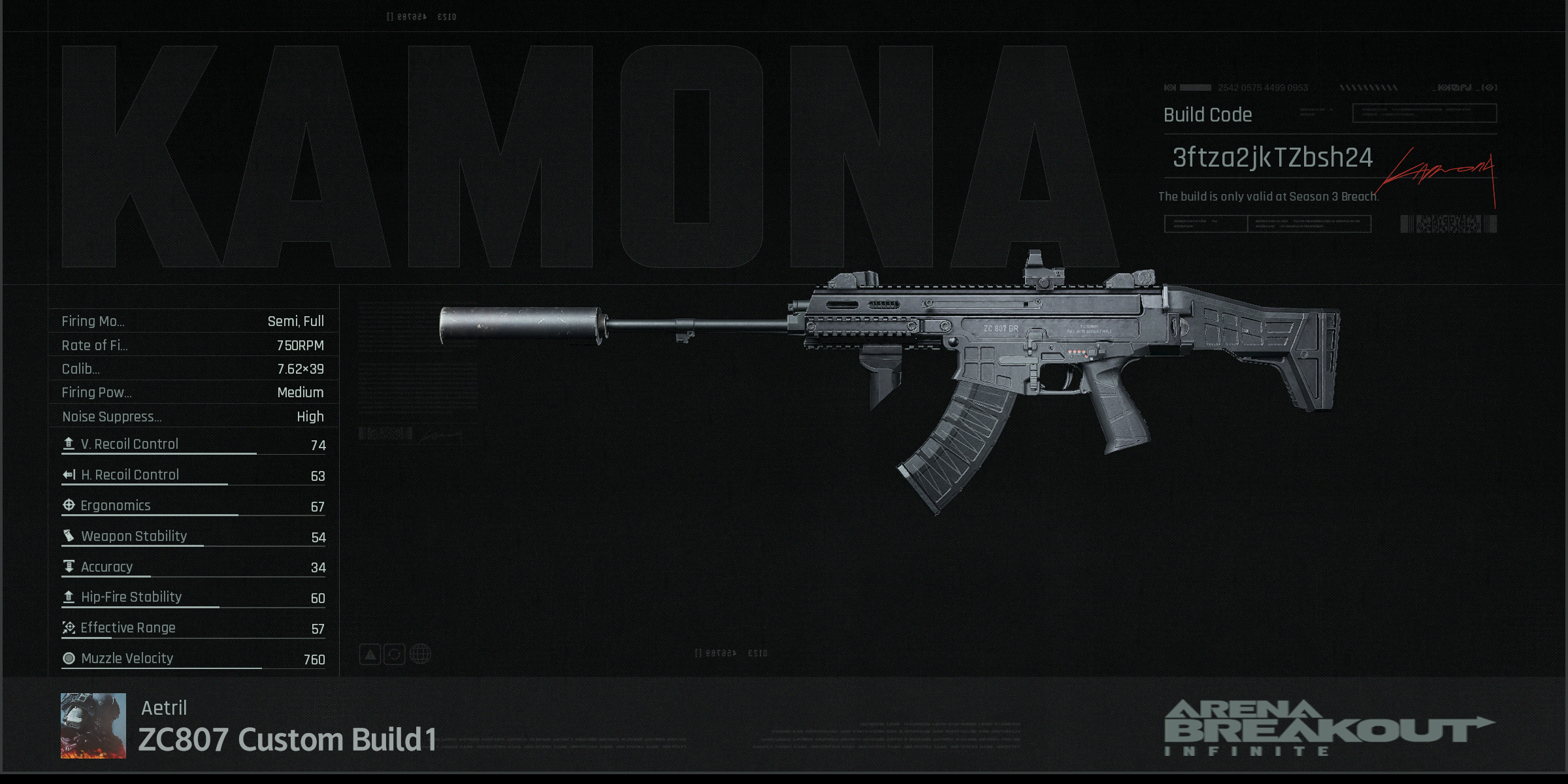Viewport: 1568px width, 784px height.
Task: Click the circular refresh arrows icon
Action: pos(395,654)
